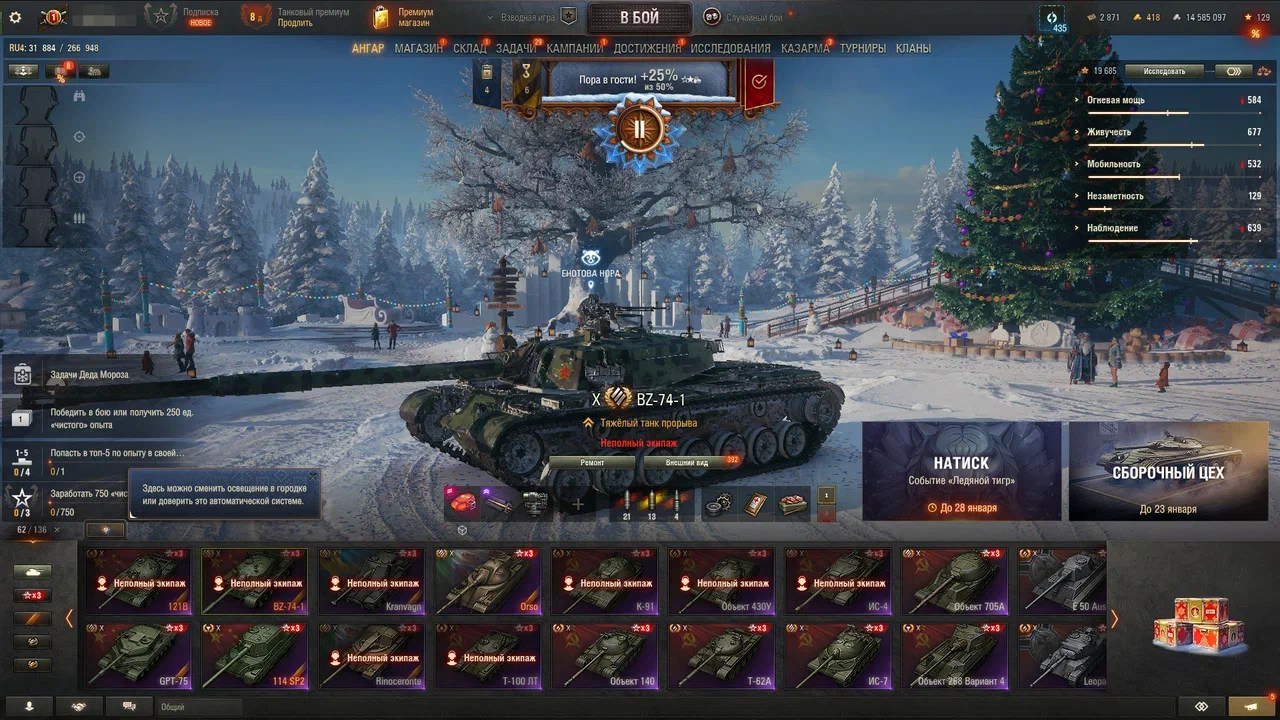This screenshot has height=720, width=1280.
Task: Open the НАТИСК event banner
Action: (x=961, y=471)
